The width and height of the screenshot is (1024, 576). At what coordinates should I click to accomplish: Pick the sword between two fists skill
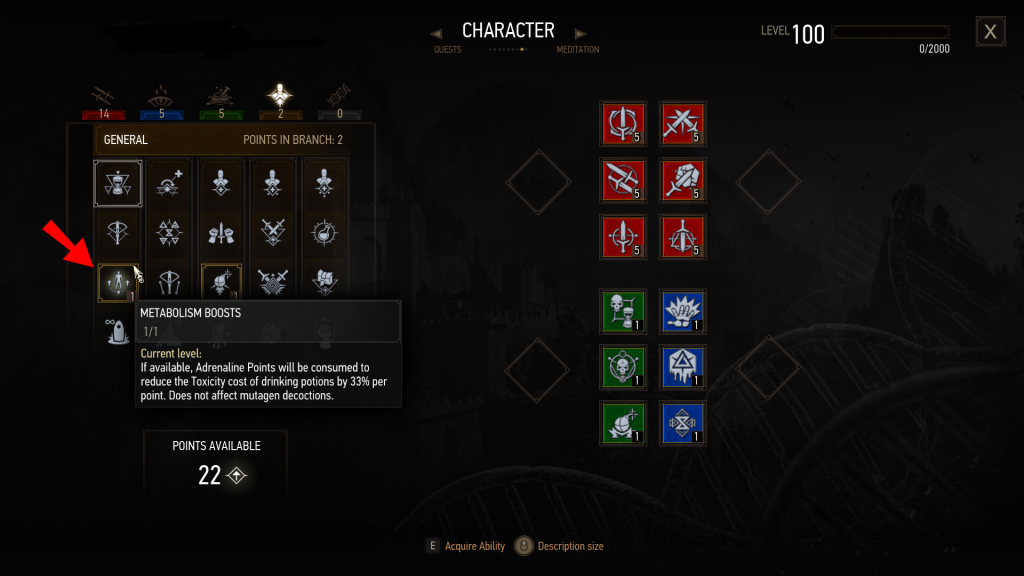point(221,233)
